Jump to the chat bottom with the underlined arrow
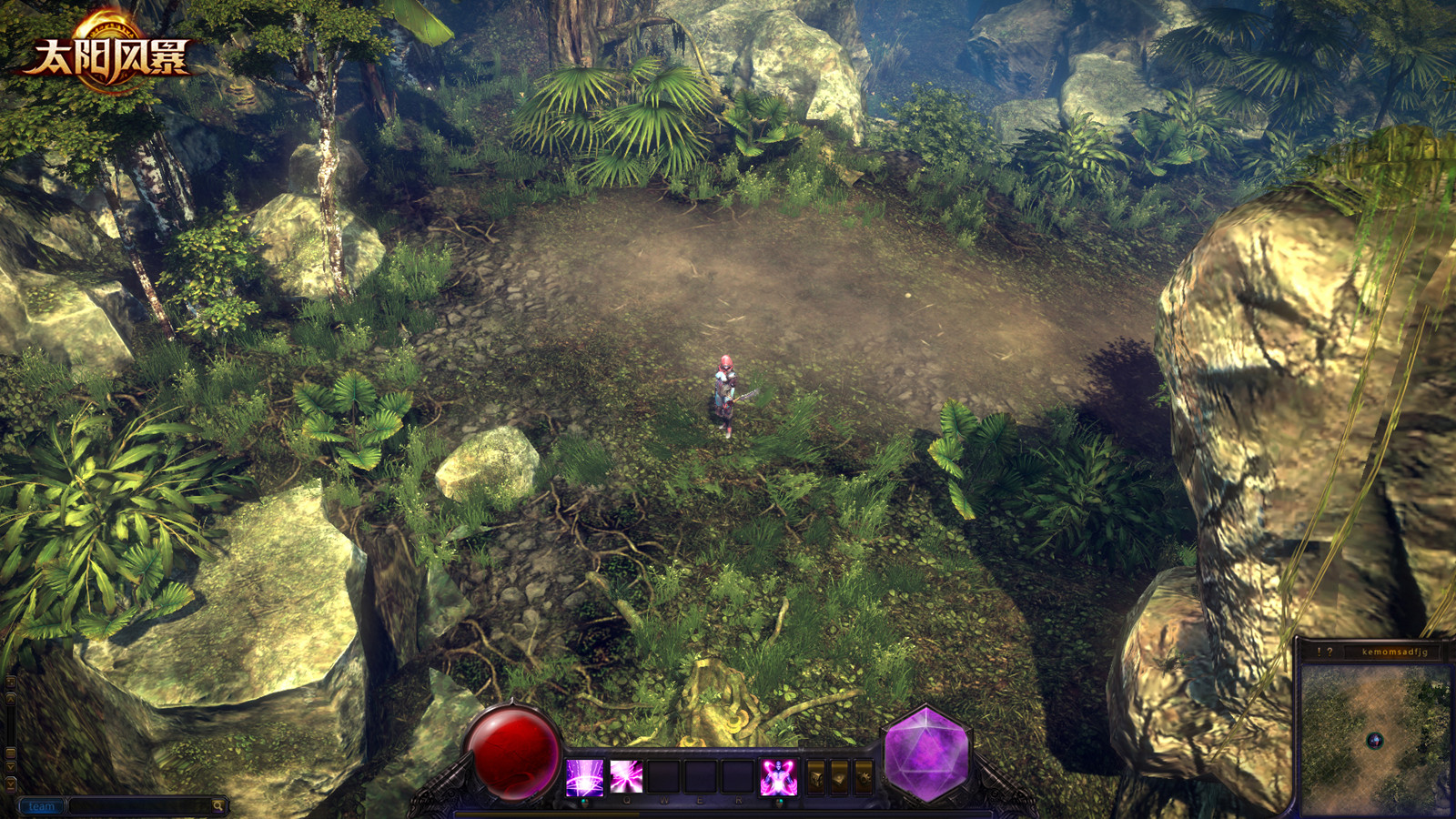 (x=11, y=784)
